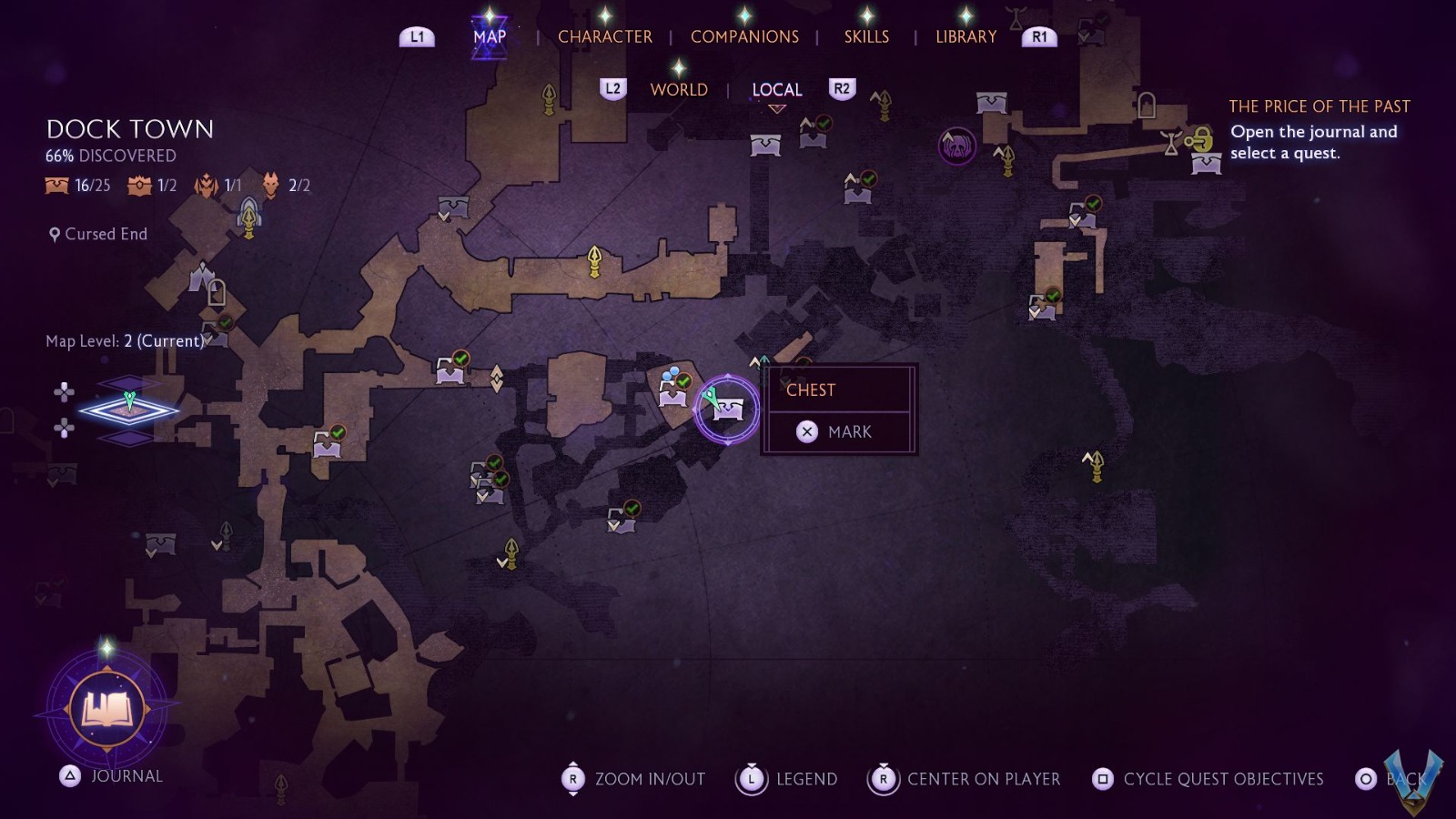The height and width of the screenshot is (819, 1456).
Task: Click the Cursed End location label
Action: (x=106, y=234)
